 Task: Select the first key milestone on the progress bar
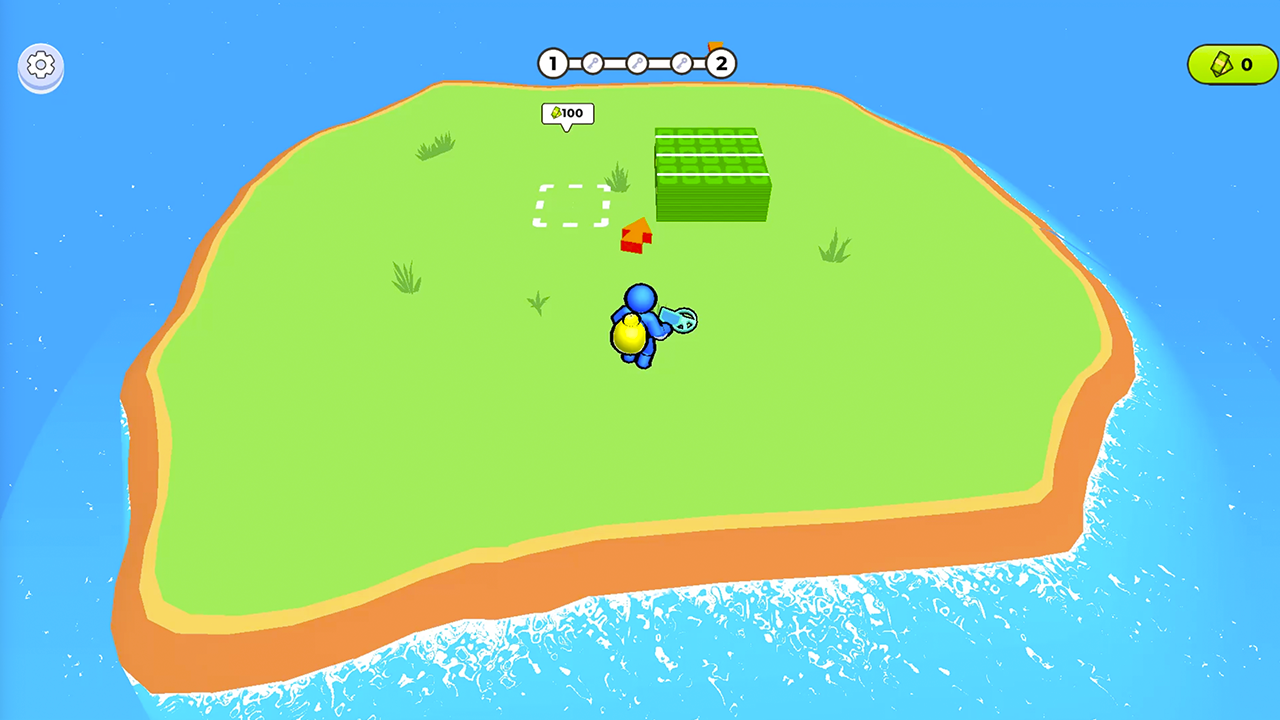(x=593, y=63)
